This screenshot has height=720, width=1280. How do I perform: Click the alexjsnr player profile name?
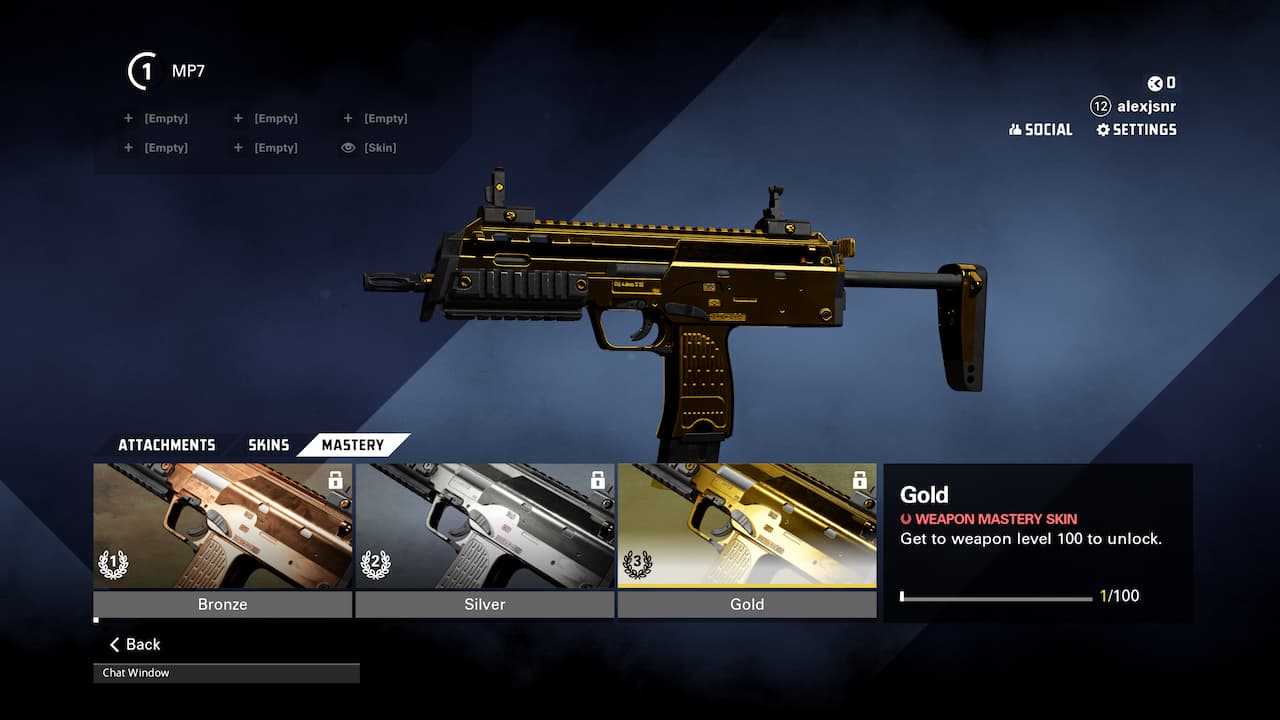click(1146, 106)
